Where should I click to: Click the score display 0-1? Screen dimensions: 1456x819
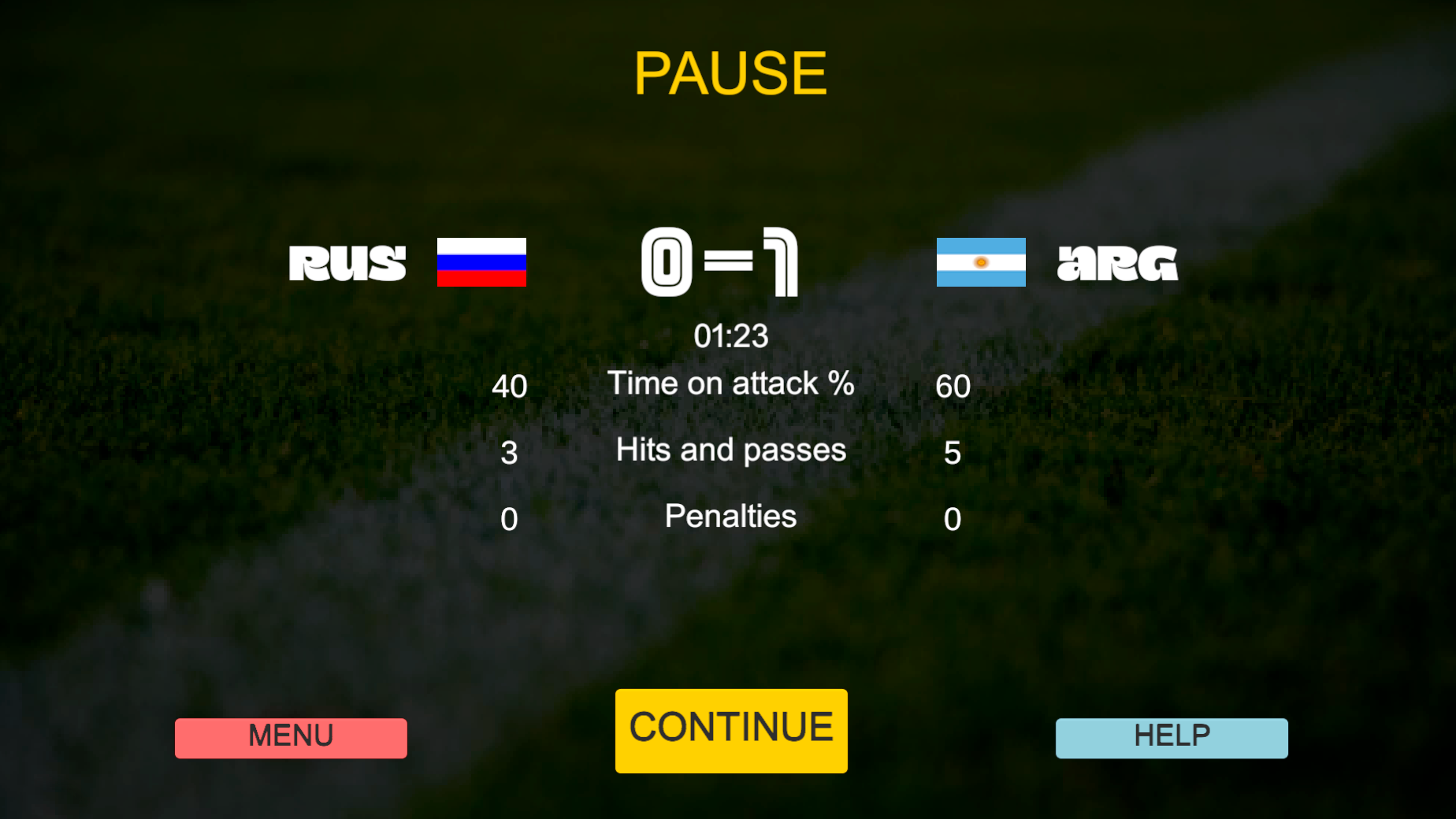pyautogui.click(x=719, y=263)
